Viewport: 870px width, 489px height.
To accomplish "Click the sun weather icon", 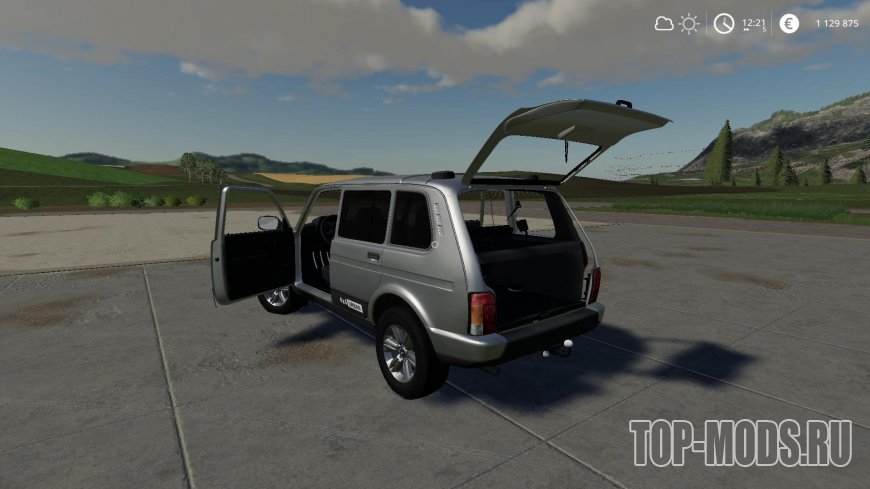I will [689, 24].
